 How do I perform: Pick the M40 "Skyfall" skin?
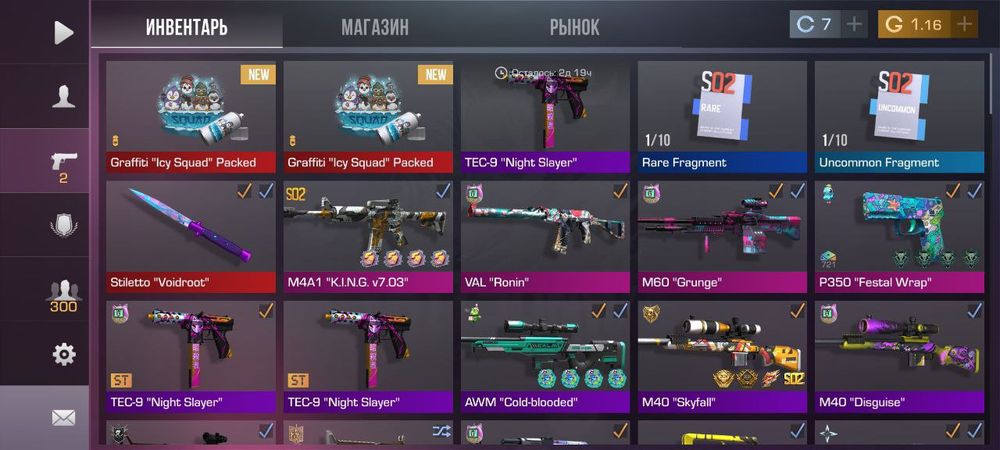pyautogui.click(x=722, y=356)
